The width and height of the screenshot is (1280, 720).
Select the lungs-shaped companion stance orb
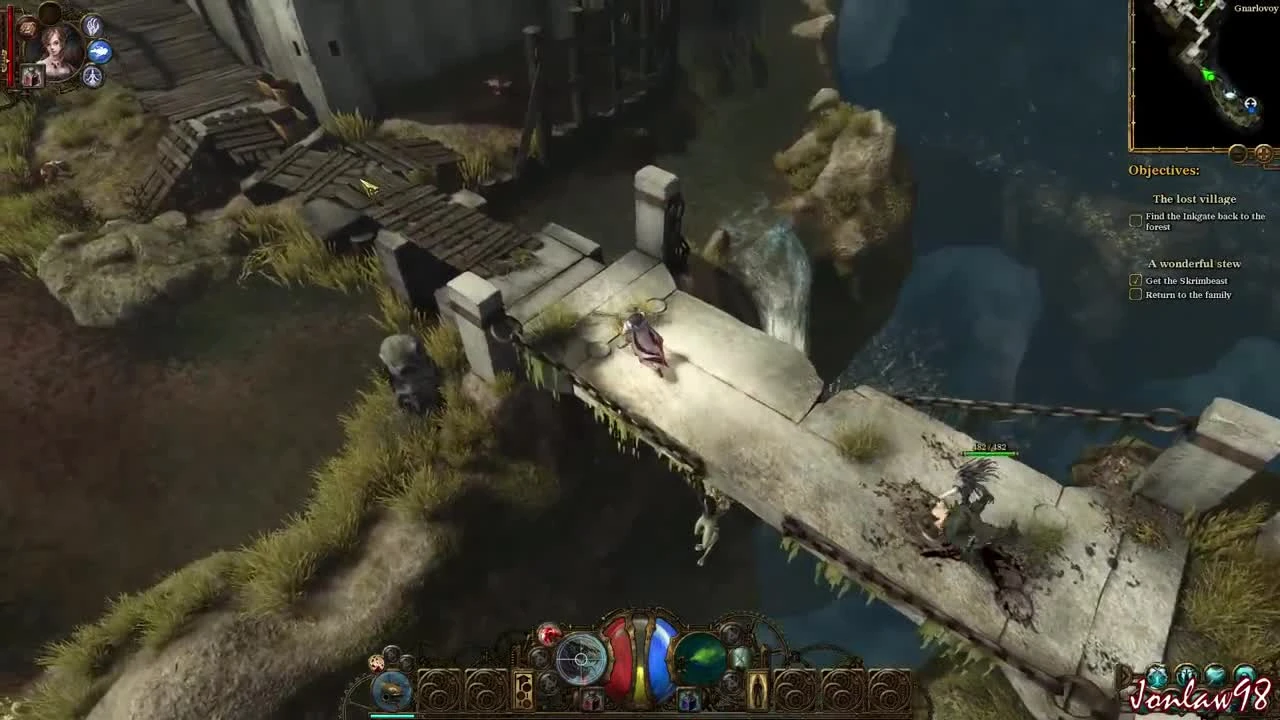point(92,75)
